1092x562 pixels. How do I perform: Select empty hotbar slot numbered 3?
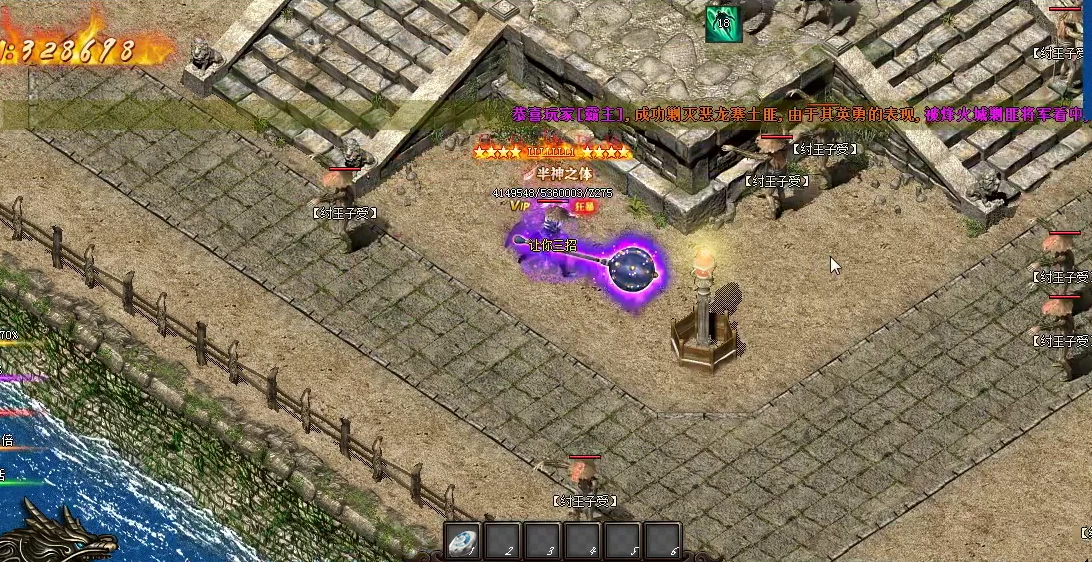tap(542, 541)
